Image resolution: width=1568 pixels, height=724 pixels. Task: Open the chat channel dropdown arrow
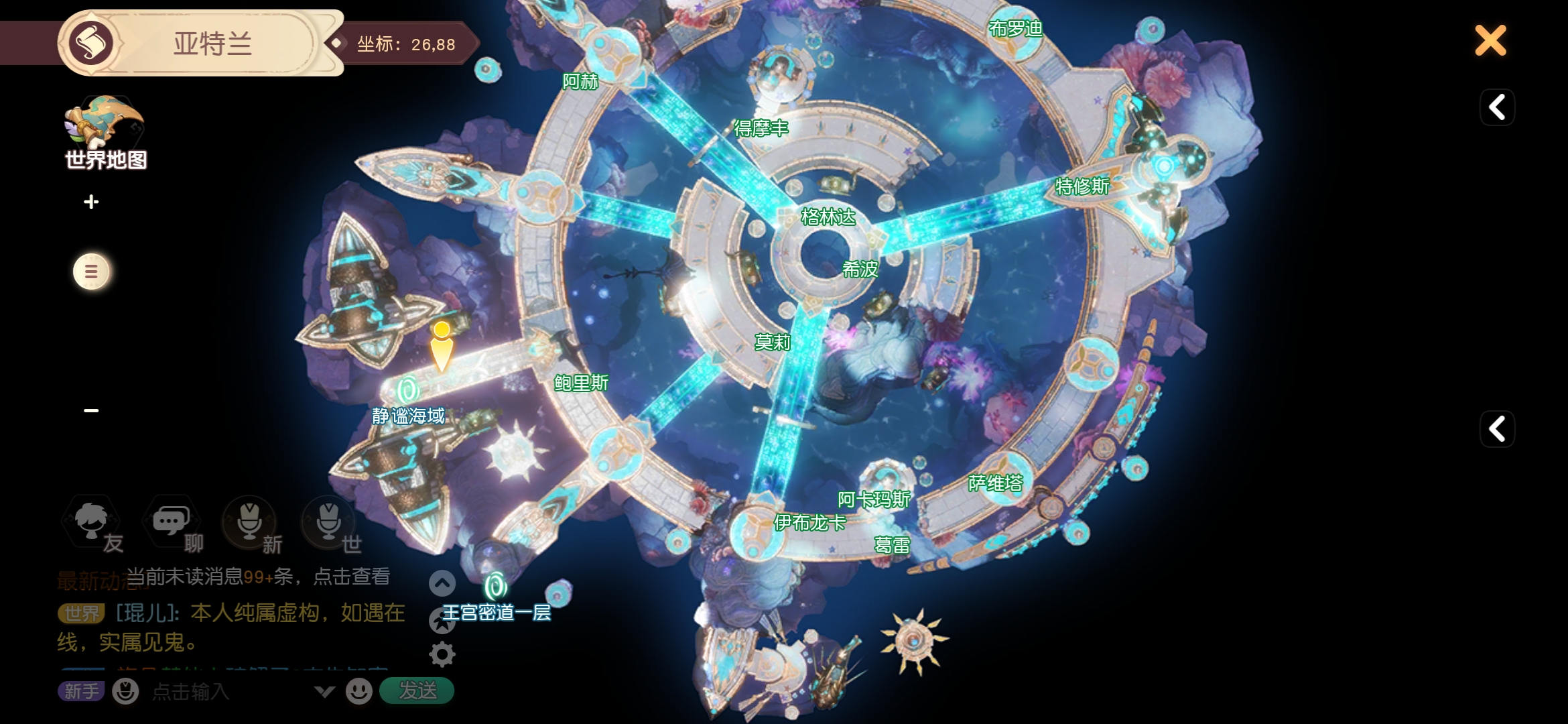coord(324,691)
